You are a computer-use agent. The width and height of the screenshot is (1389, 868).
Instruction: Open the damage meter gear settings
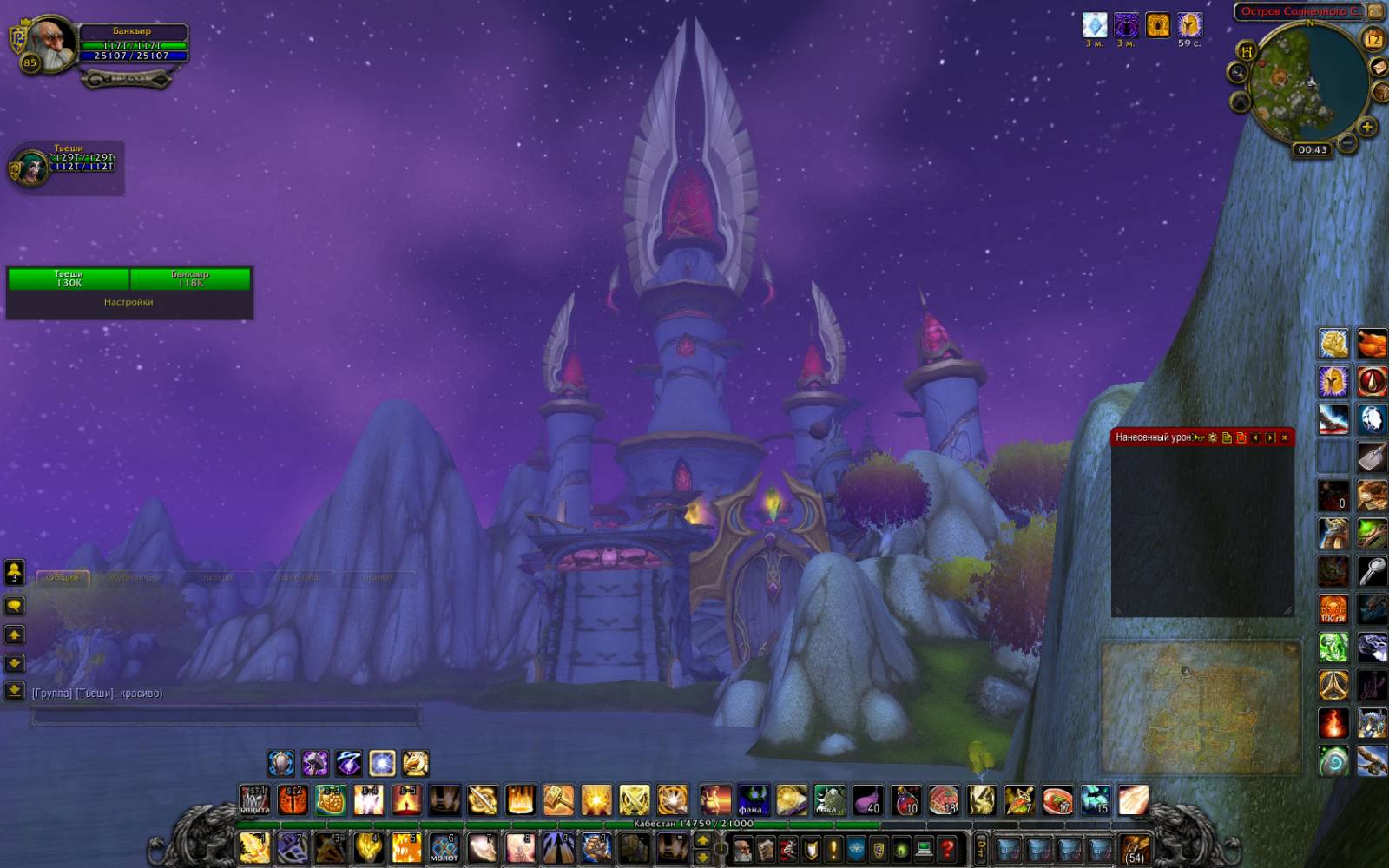pos(1213,437)
